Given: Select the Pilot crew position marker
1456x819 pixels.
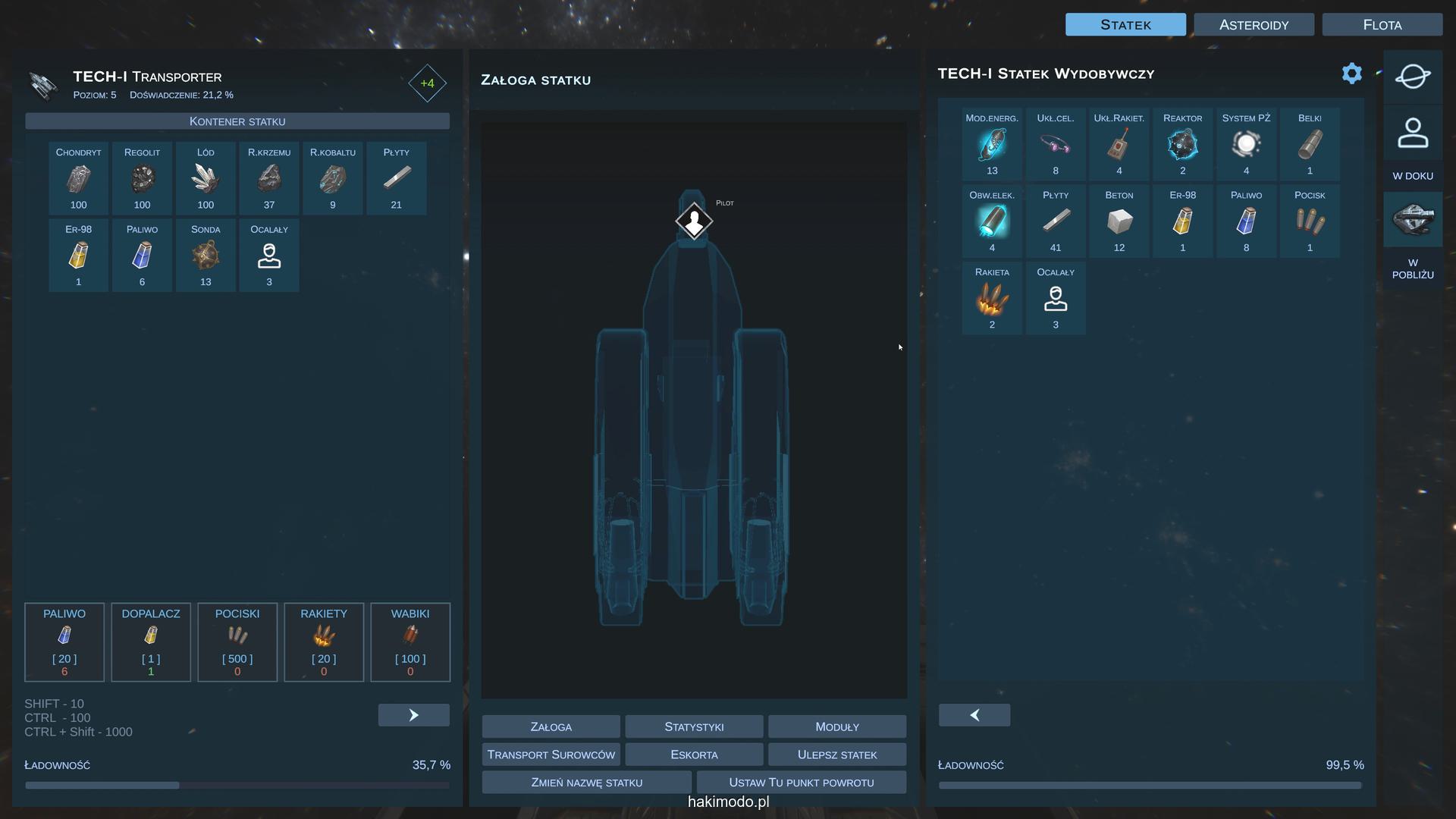Looking at the screenshot, I should (x=694, y=221).
